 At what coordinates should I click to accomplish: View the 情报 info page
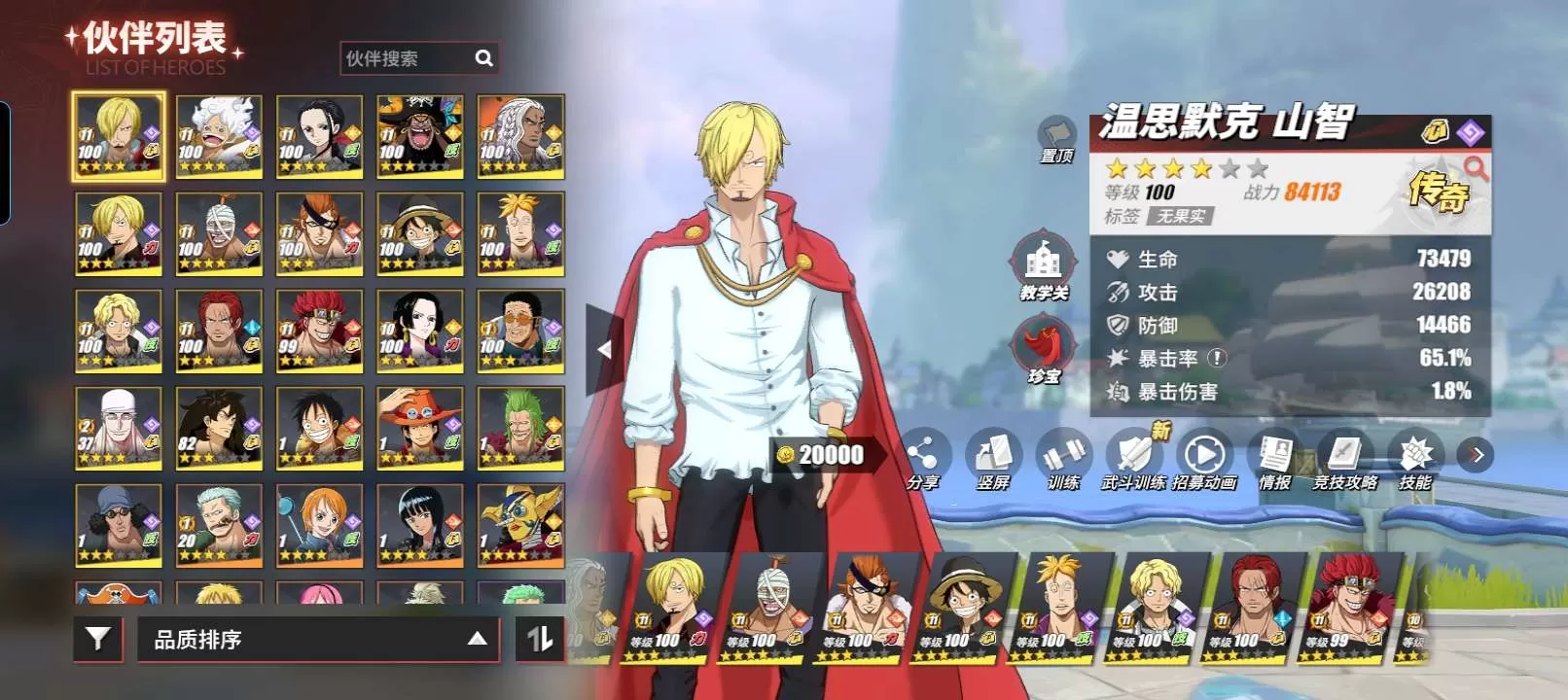click(x=1274, y=458)
